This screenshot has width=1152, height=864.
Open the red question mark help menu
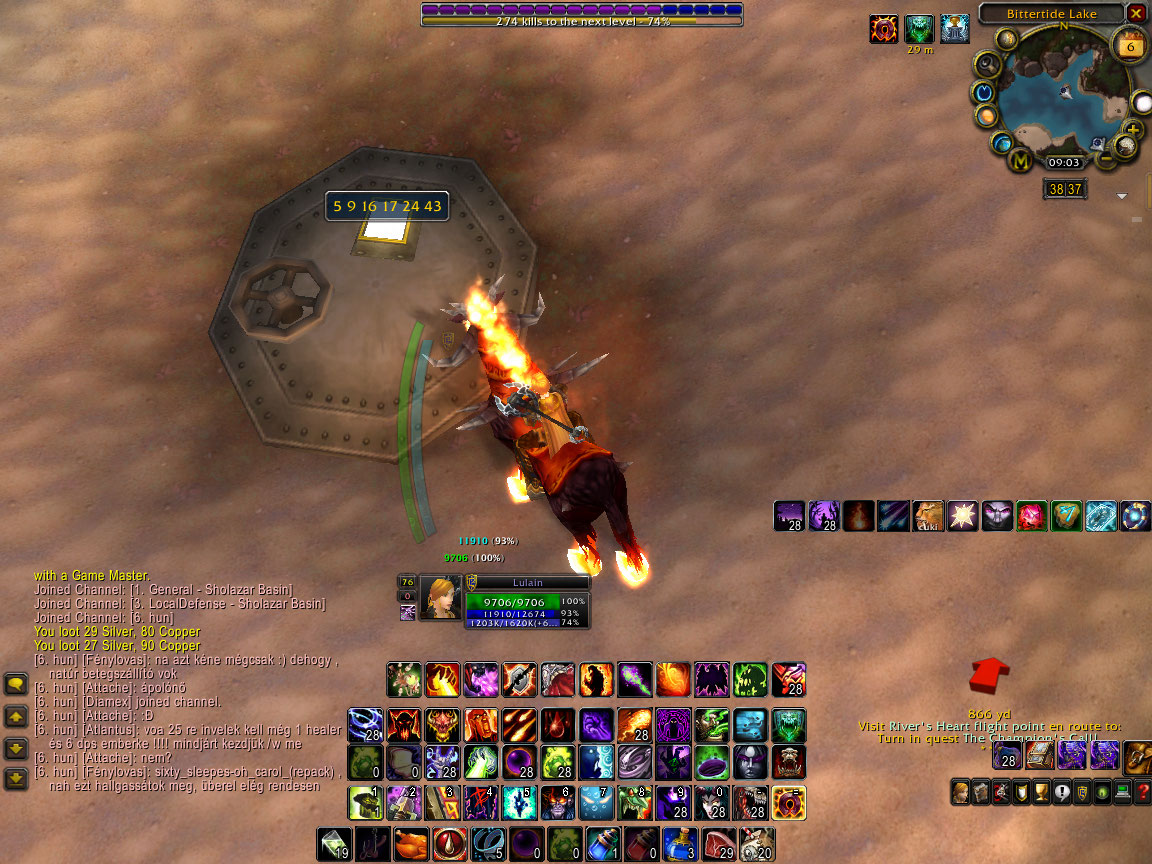(x=1142, y=792)
